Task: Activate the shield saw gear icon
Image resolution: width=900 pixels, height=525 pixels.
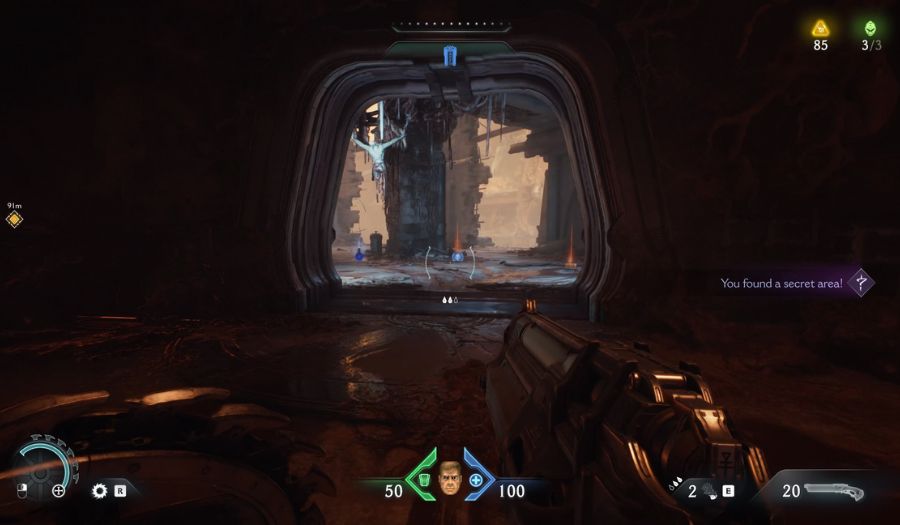Action: click(99, 490)
